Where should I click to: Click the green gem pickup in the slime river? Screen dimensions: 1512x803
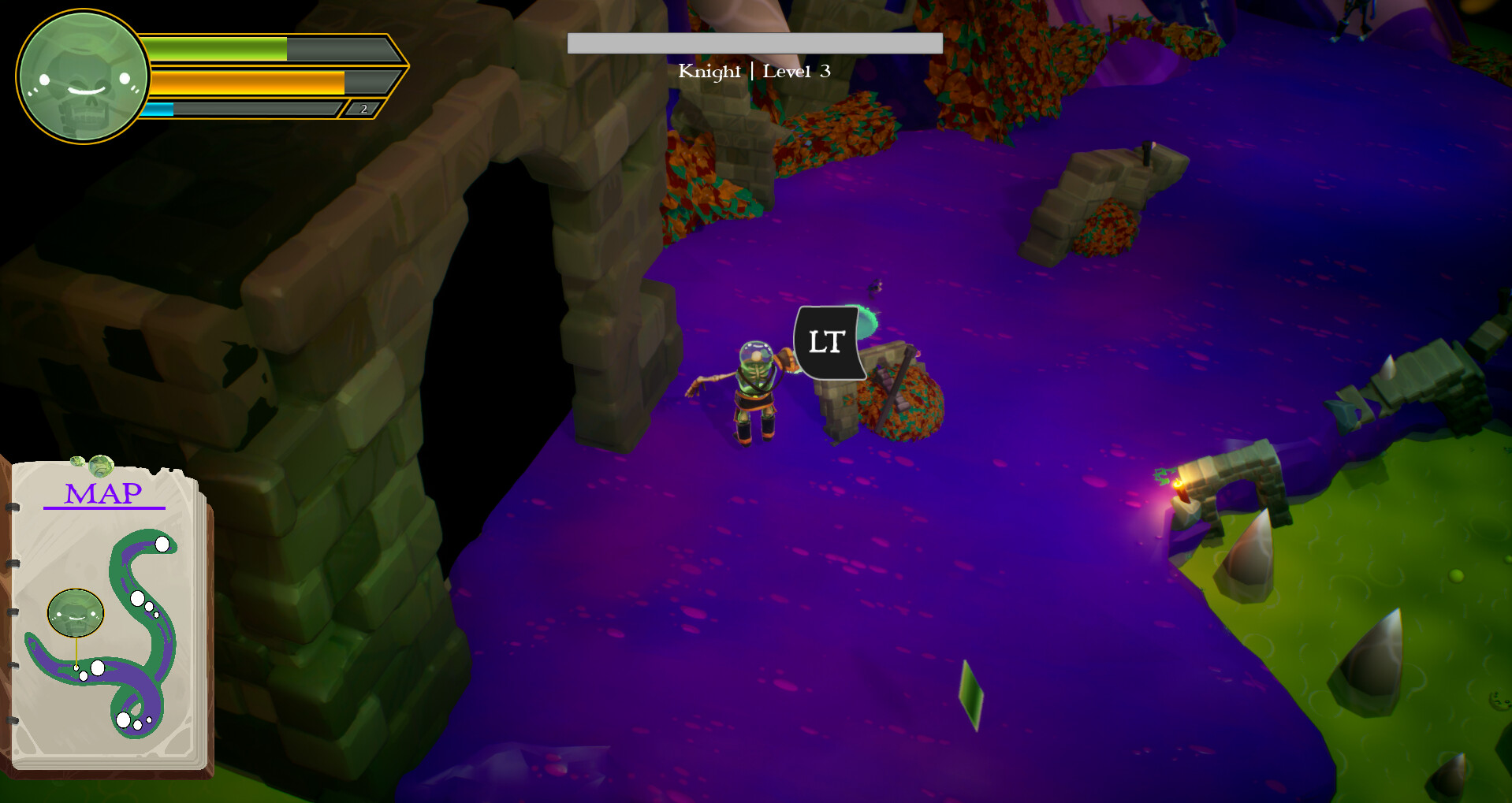[x=971, y=693]
